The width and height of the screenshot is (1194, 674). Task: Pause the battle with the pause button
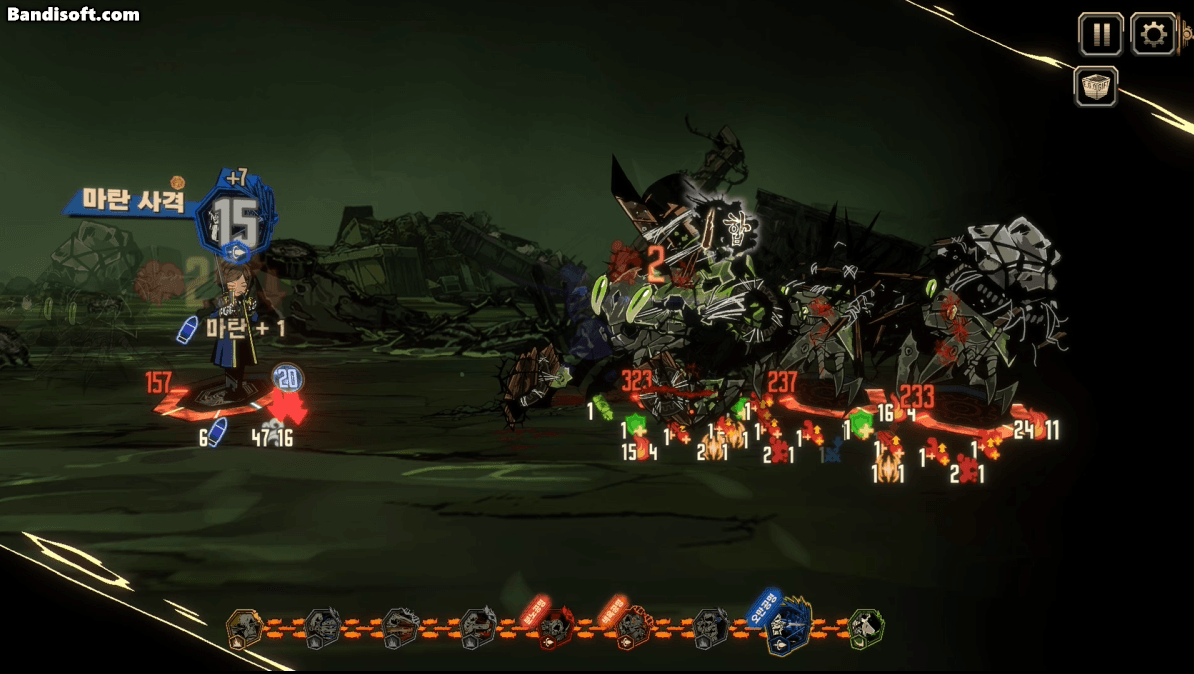click(x=1101, y=35)
